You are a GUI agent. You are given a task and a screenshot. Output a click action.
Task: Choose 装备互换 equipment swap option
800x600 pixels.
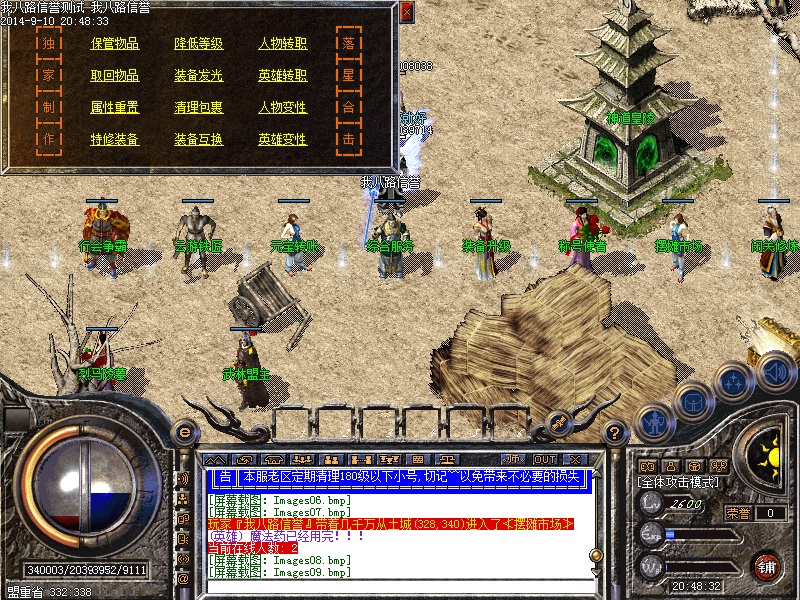pos(199,140)
